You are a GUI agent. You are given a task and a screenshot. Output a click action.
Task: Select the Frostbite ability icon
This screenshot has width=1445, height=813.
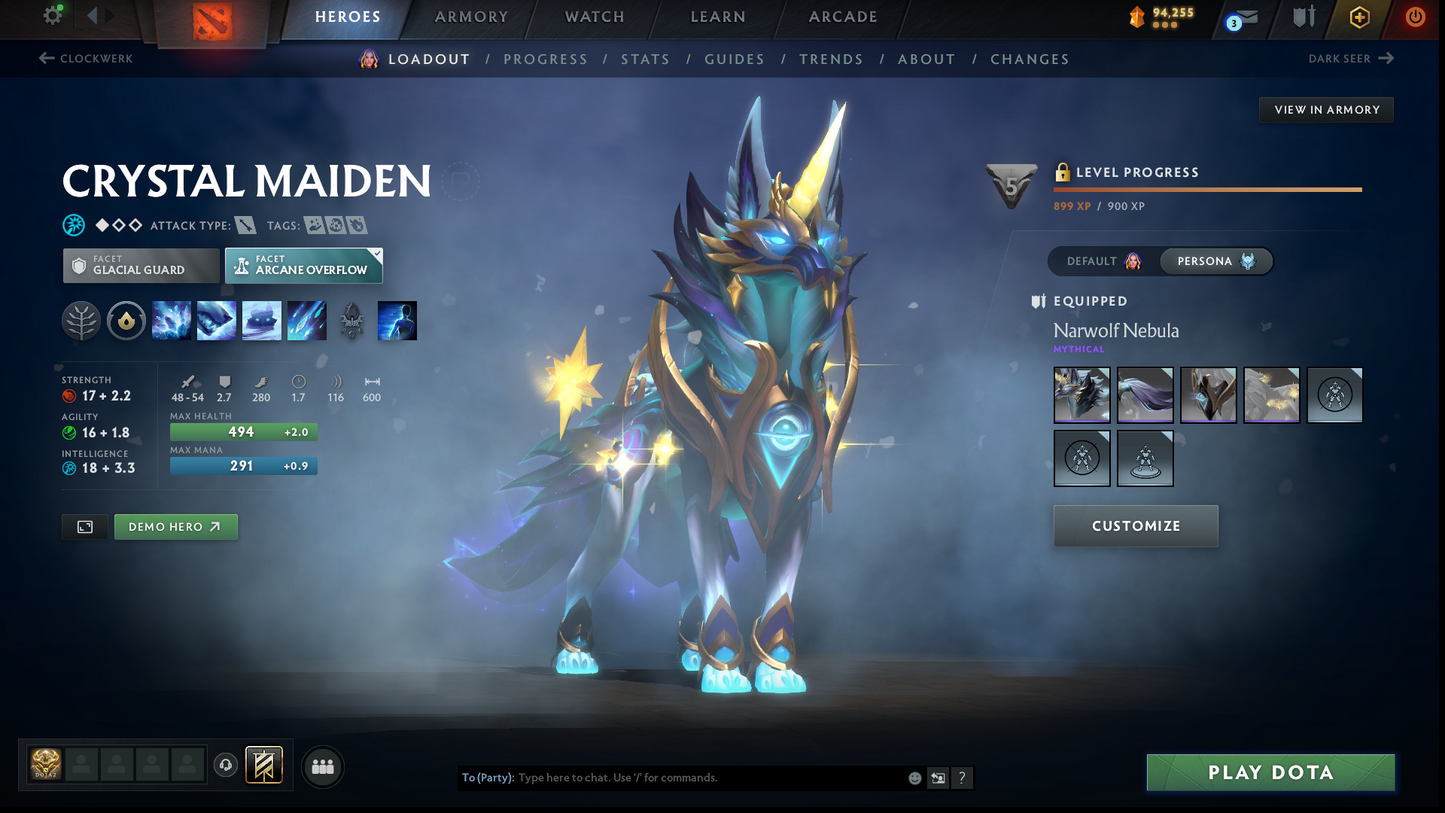coord(216,320)
